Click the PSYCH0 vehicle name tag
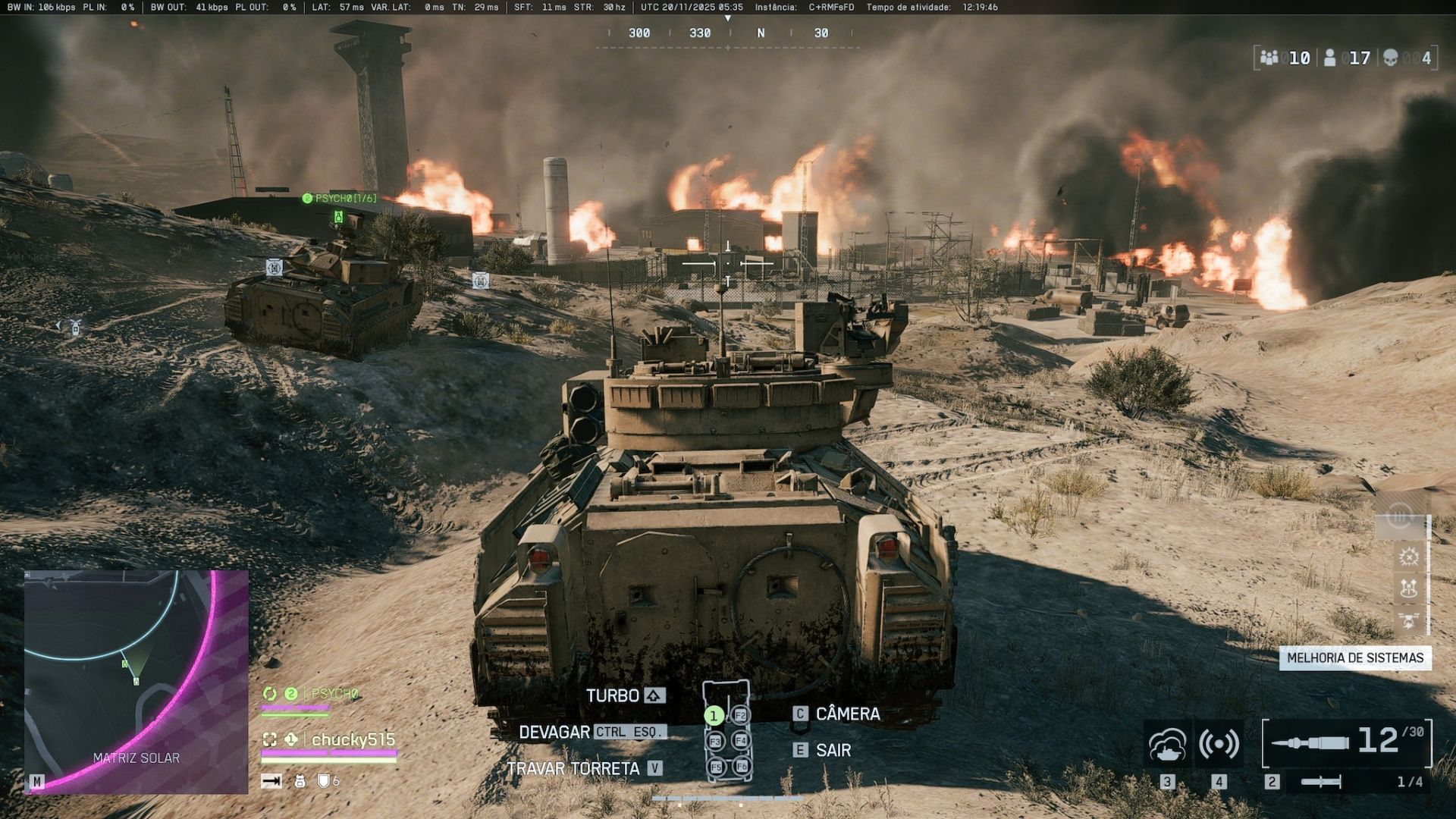 click(x=340, y=199)
